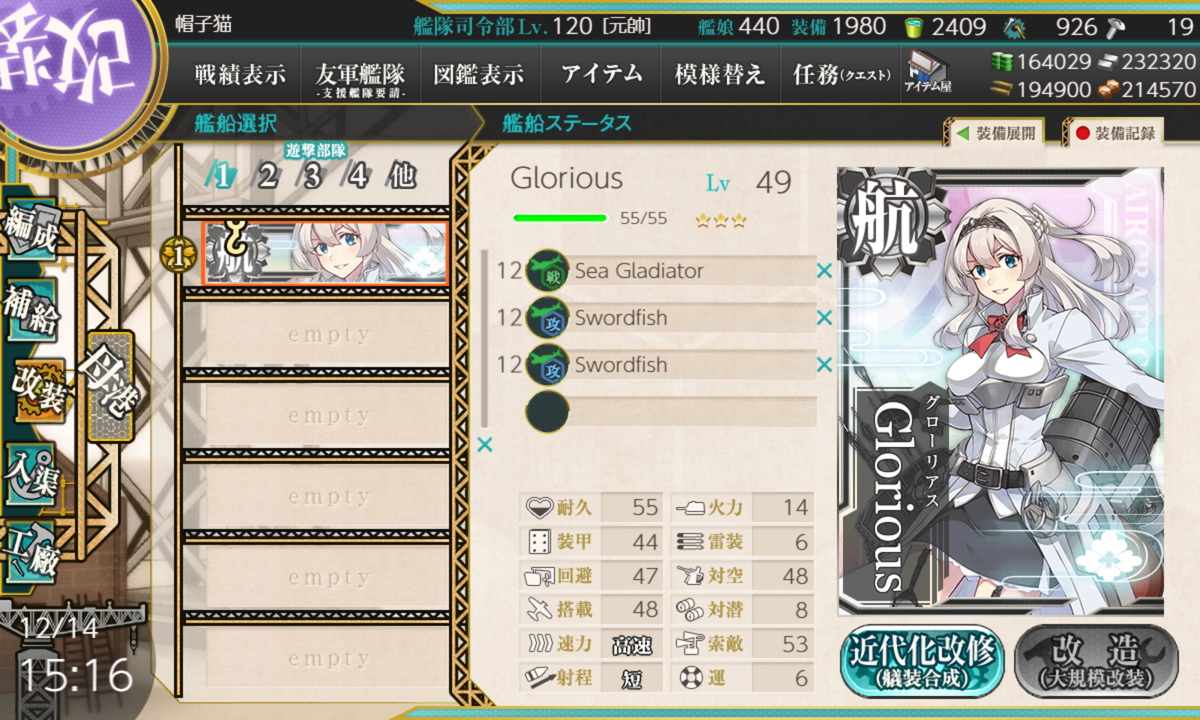Open the 友軍艦隊 friendly fleet menu
Viewport: 1200px width, 720px height.
(359, 75)
